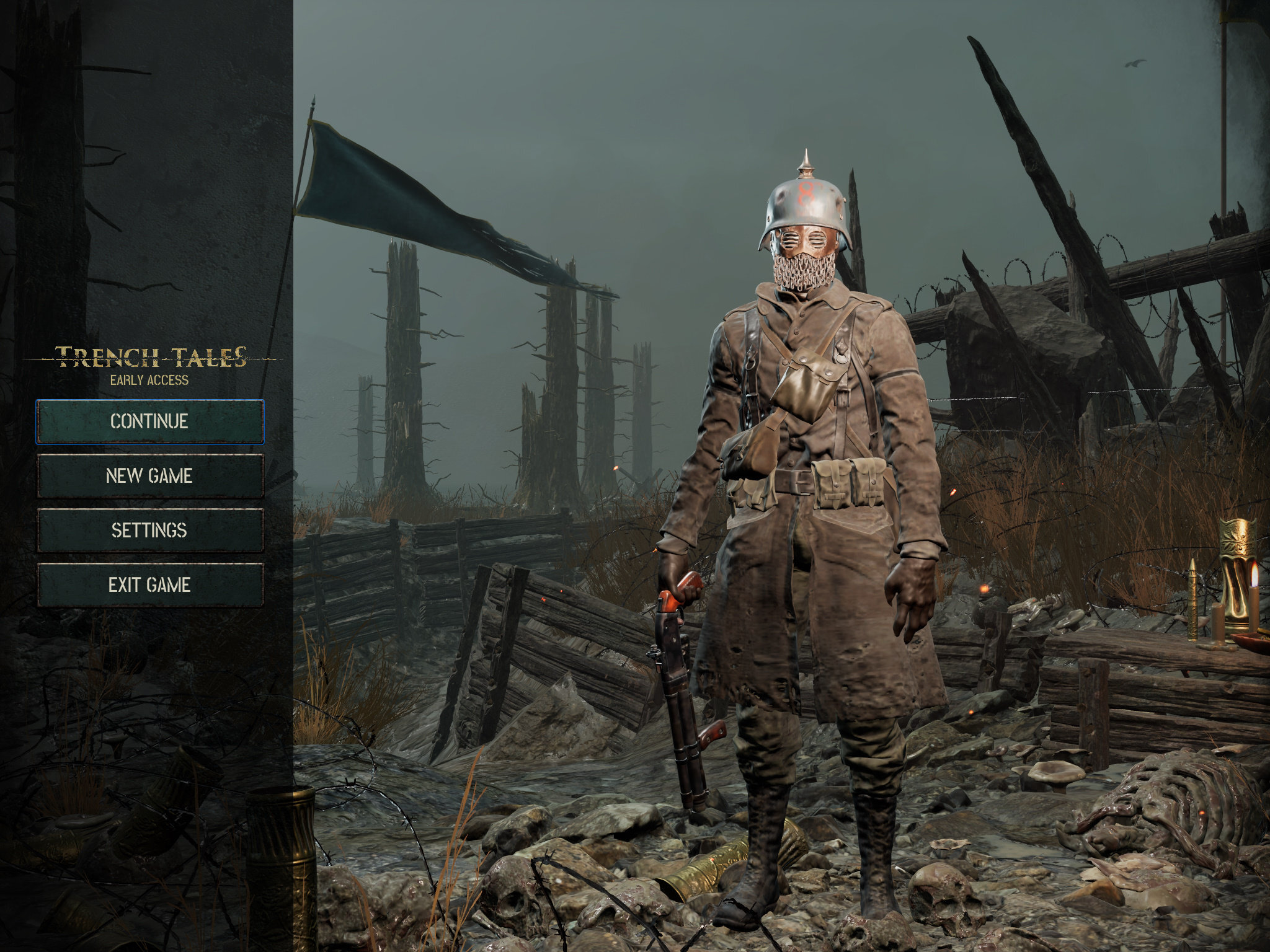Continue the saved game
The height and width of the screenshot is (952, 1270).
click(149, 421)
